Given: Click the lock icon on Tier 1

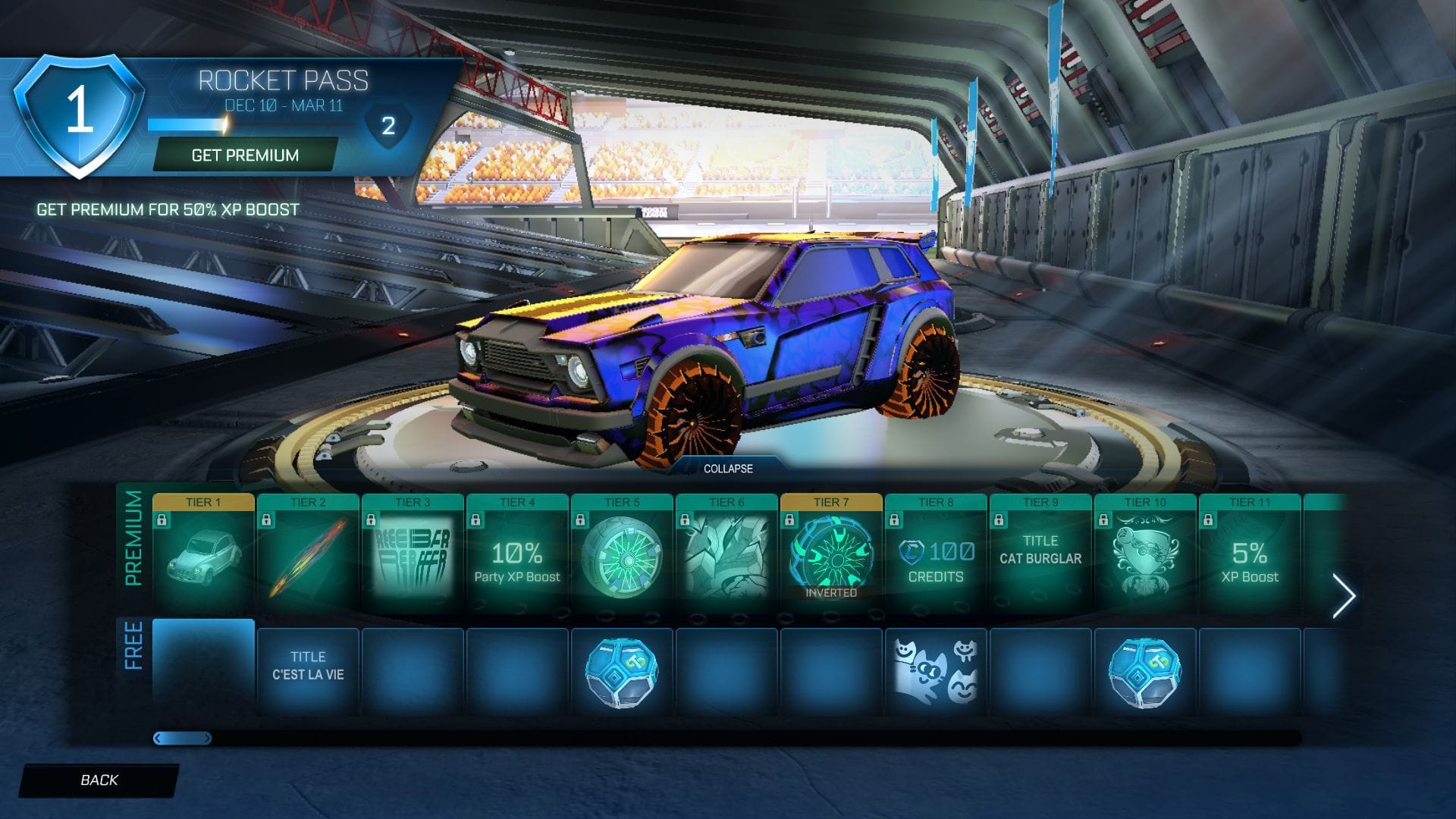Looking at the screenshot, I should (162, 522).
